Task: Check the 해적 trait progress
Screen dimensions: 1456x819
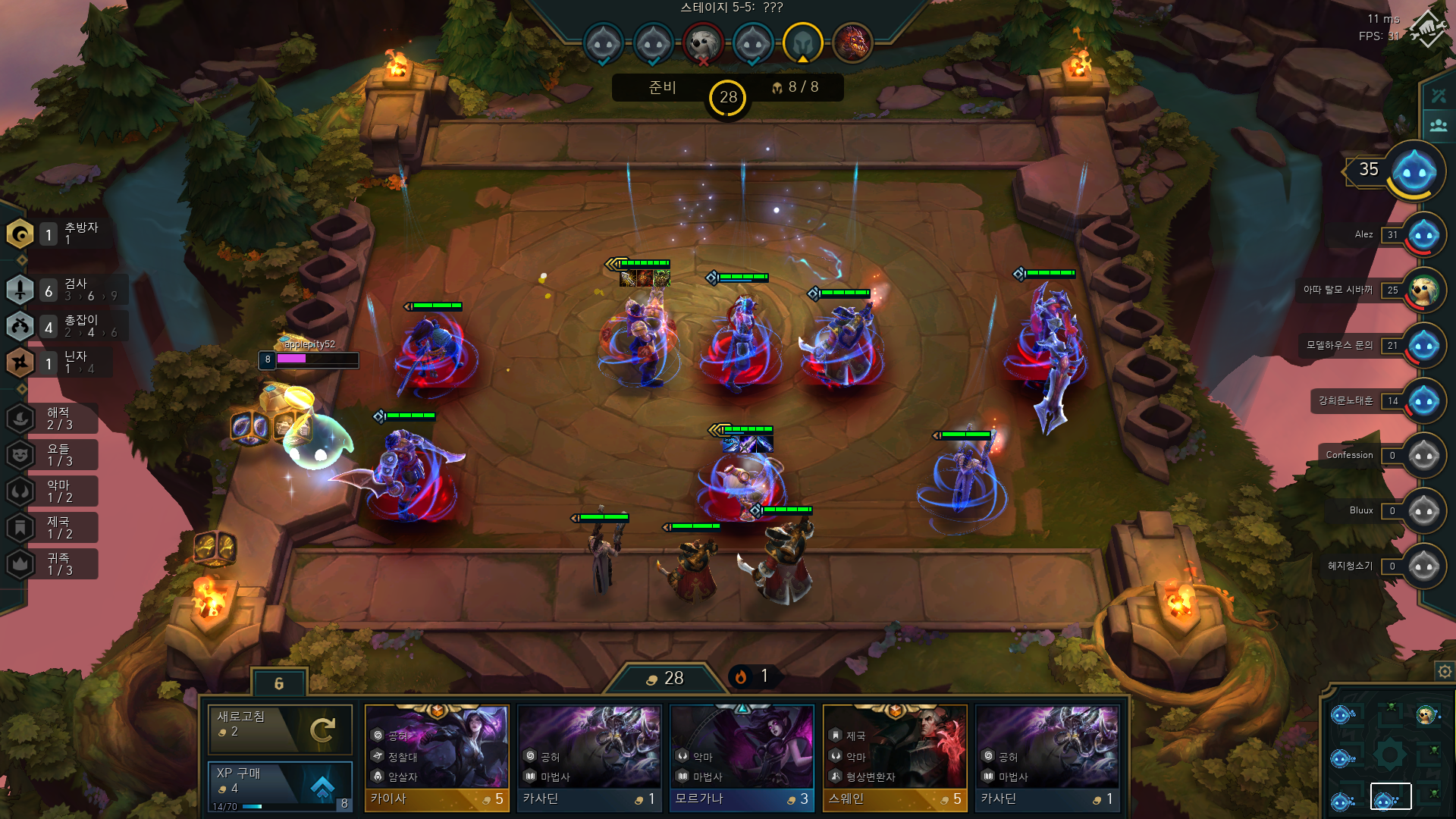Action: [52, 419]
